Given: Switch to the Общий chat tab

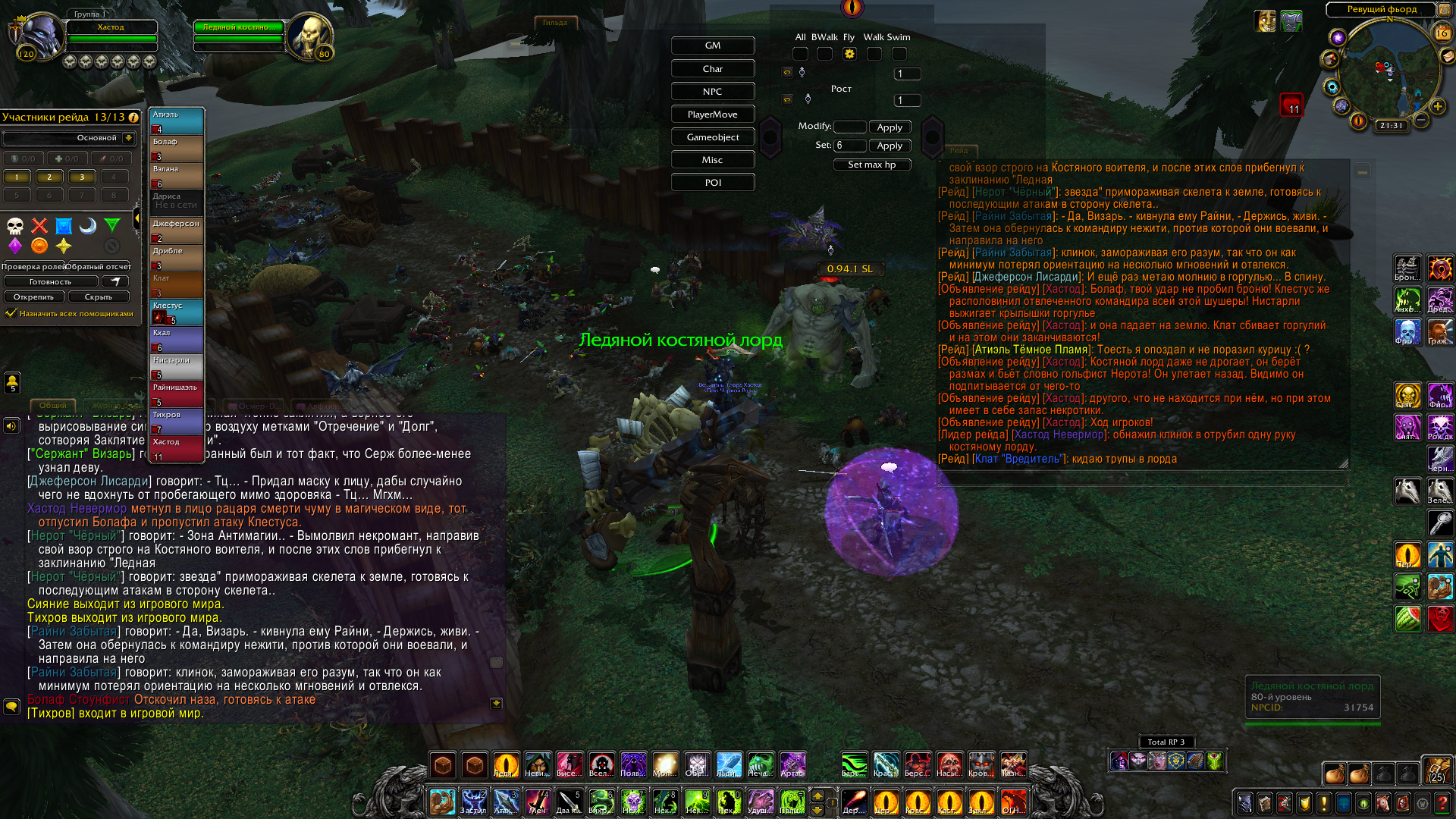Looking at the screenshot, I should tap(52, 406).
